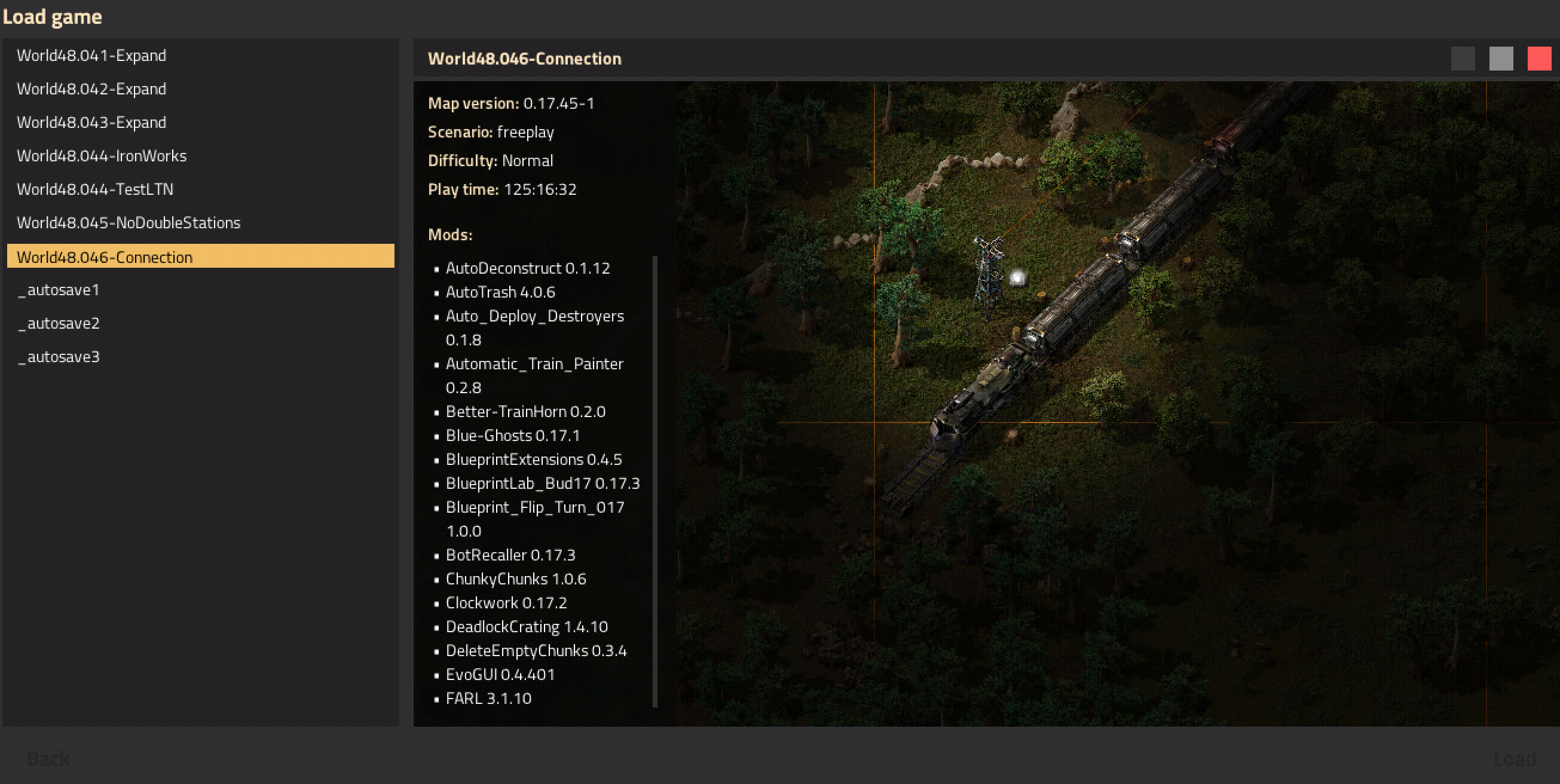1560x784 pixels.
Task: Click the Back button
Action: [x=50, y=758]
